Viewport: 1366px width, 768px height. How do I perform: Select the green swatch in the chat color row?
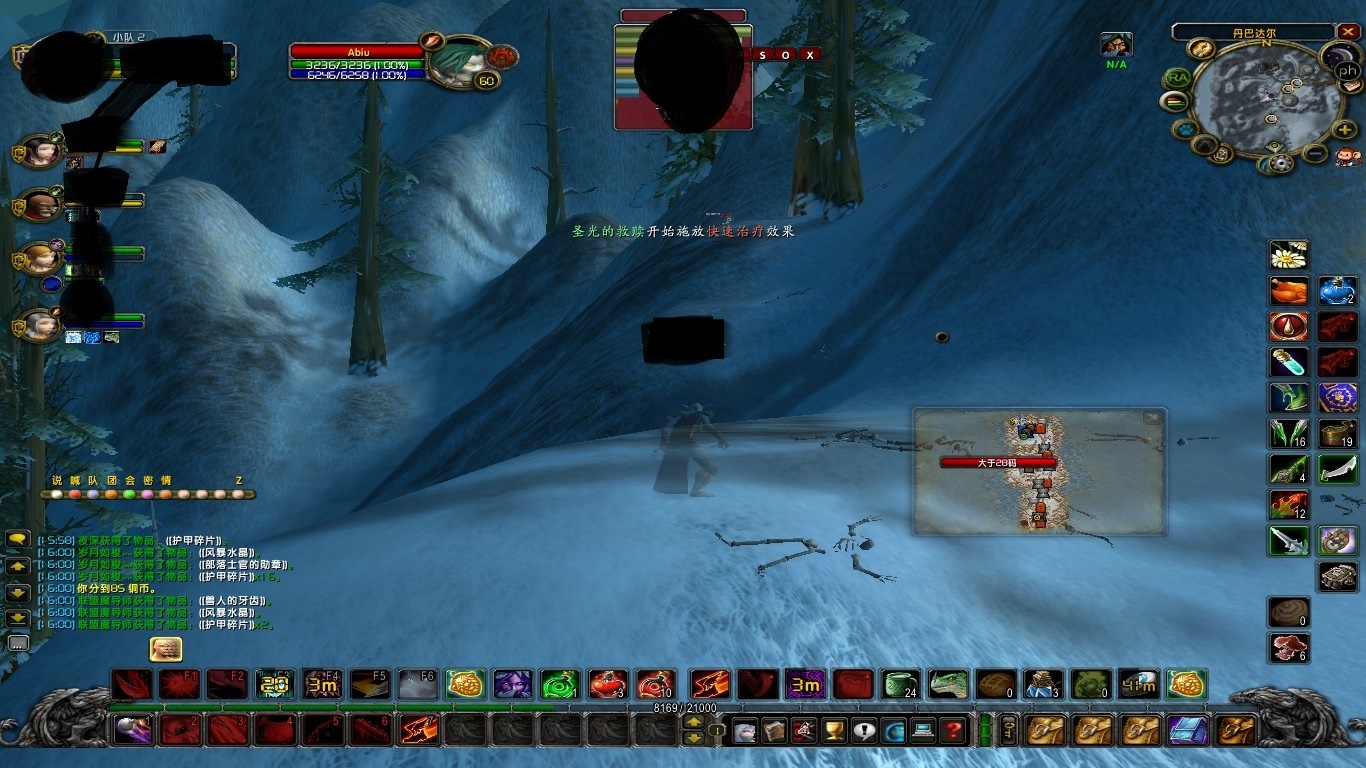(129, 494)
